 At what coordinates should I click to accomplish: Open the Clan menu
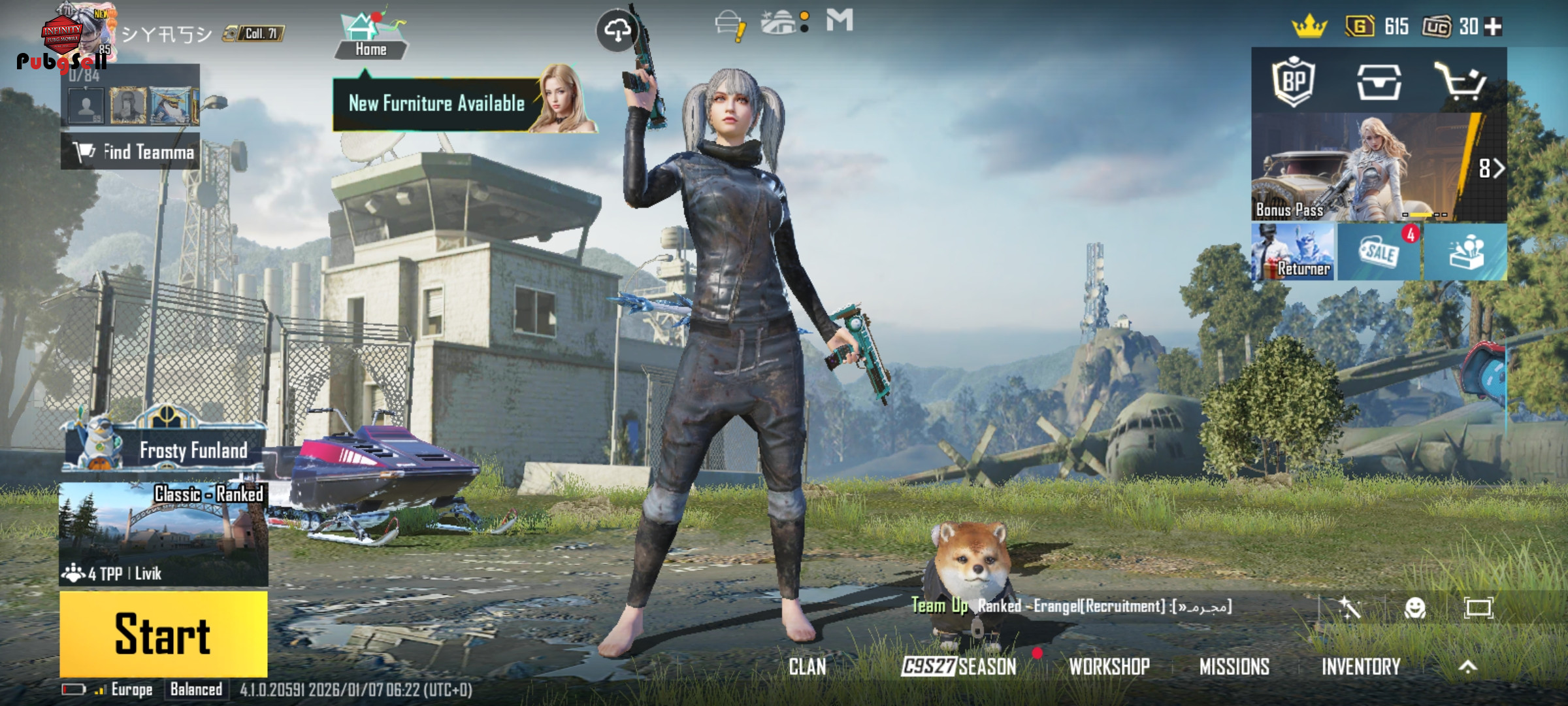pos(808,667)
